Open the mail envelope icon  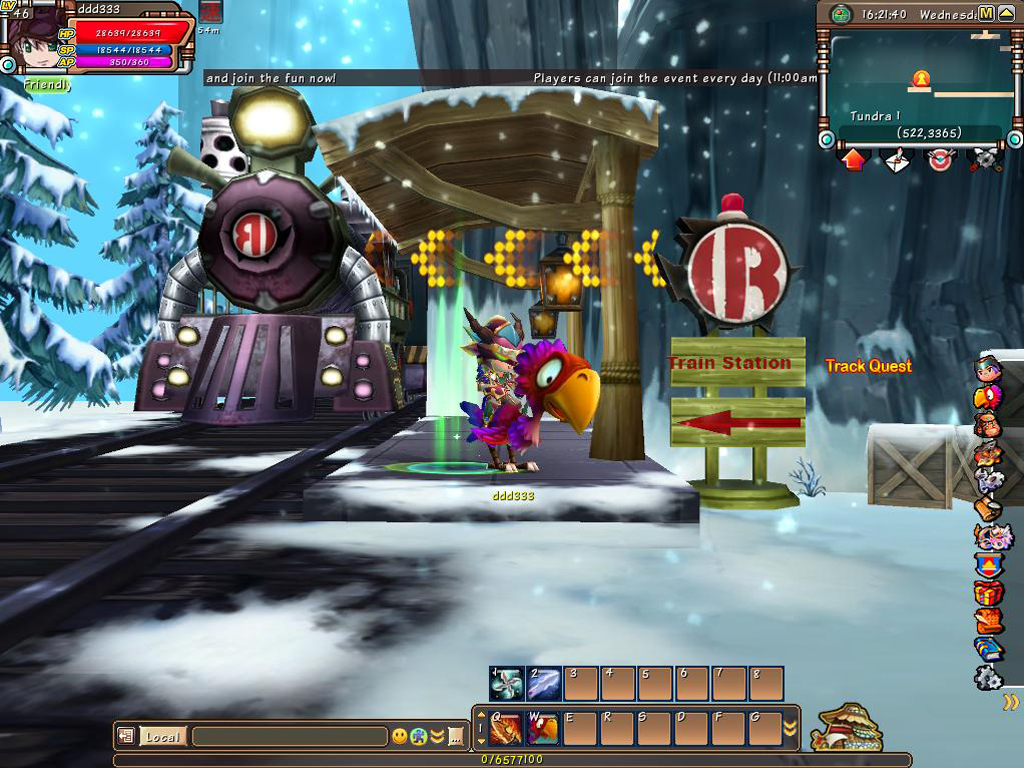coord(897,160)
